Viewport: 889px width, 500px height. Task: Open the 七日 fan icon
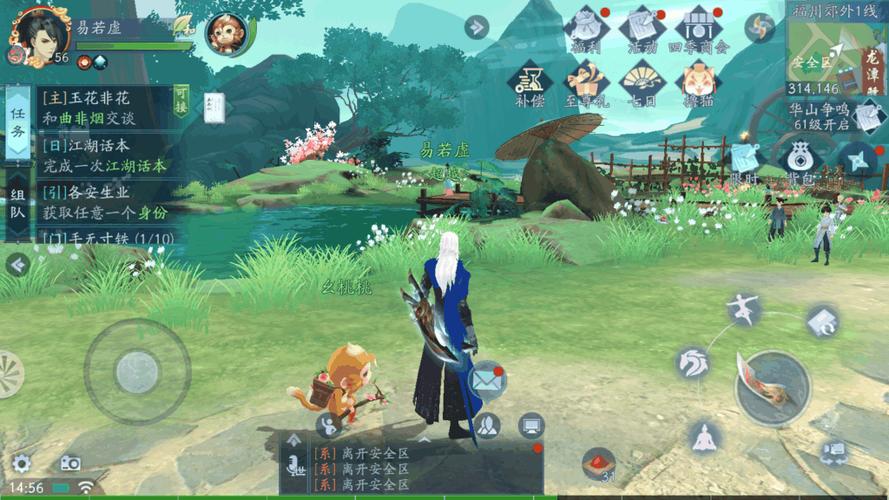click(640, 82)
